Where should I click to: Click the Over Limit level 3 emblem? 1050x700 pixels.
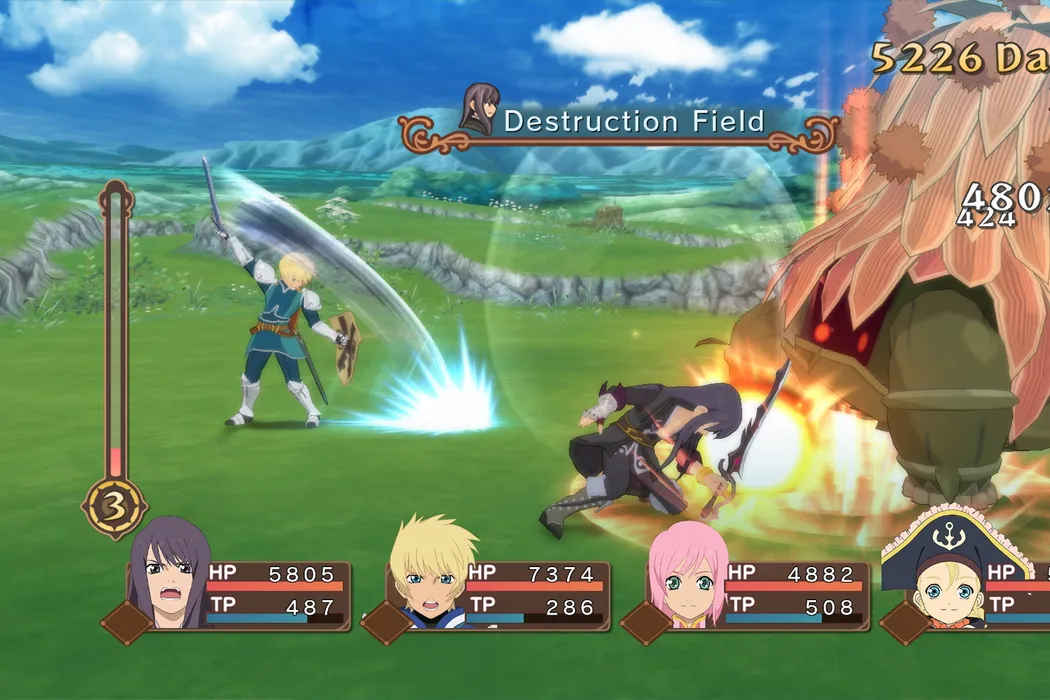[114, 508]
